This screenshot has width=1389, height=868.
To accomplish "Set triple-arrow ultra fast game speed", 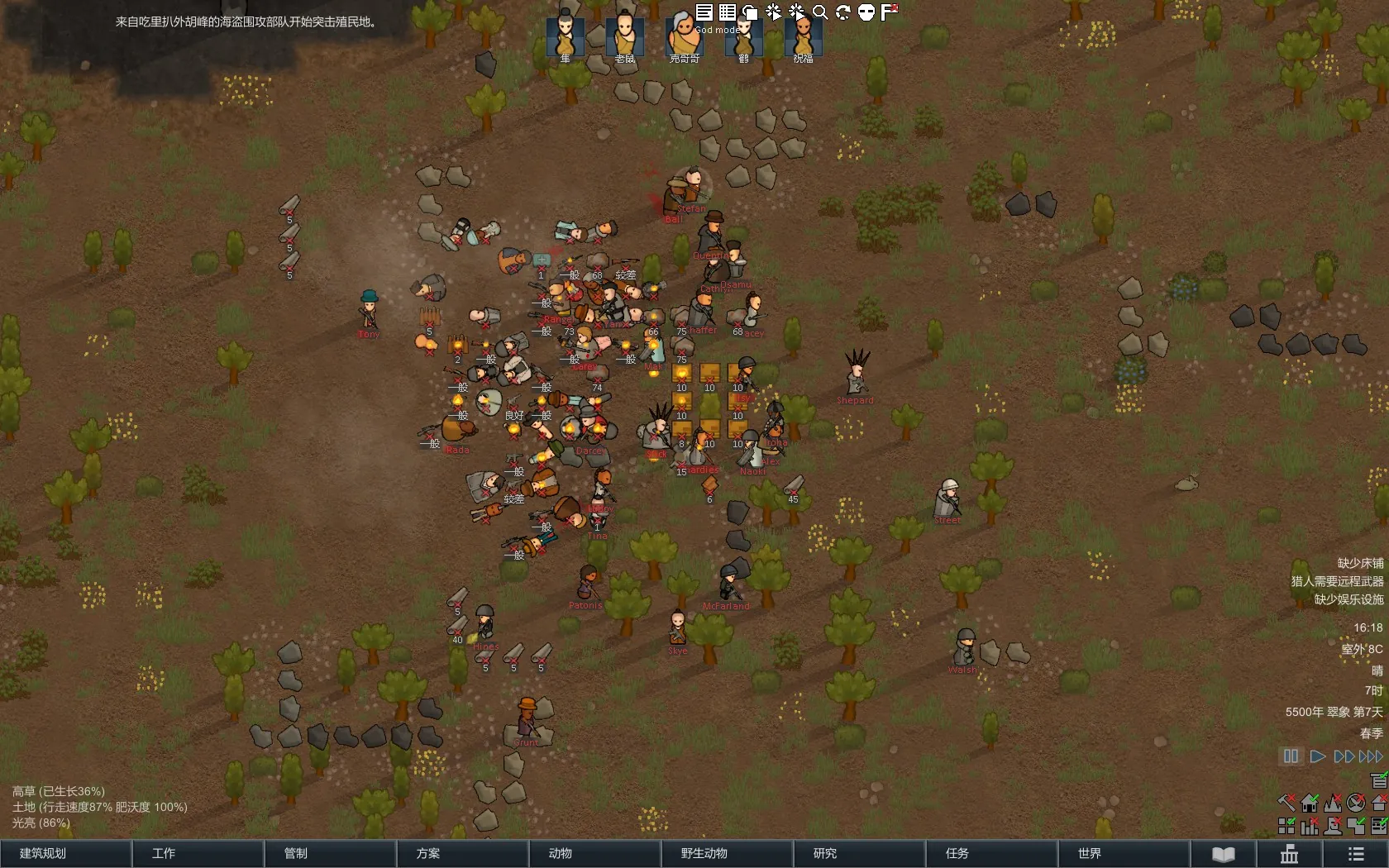I will (x=1371, y=756).
